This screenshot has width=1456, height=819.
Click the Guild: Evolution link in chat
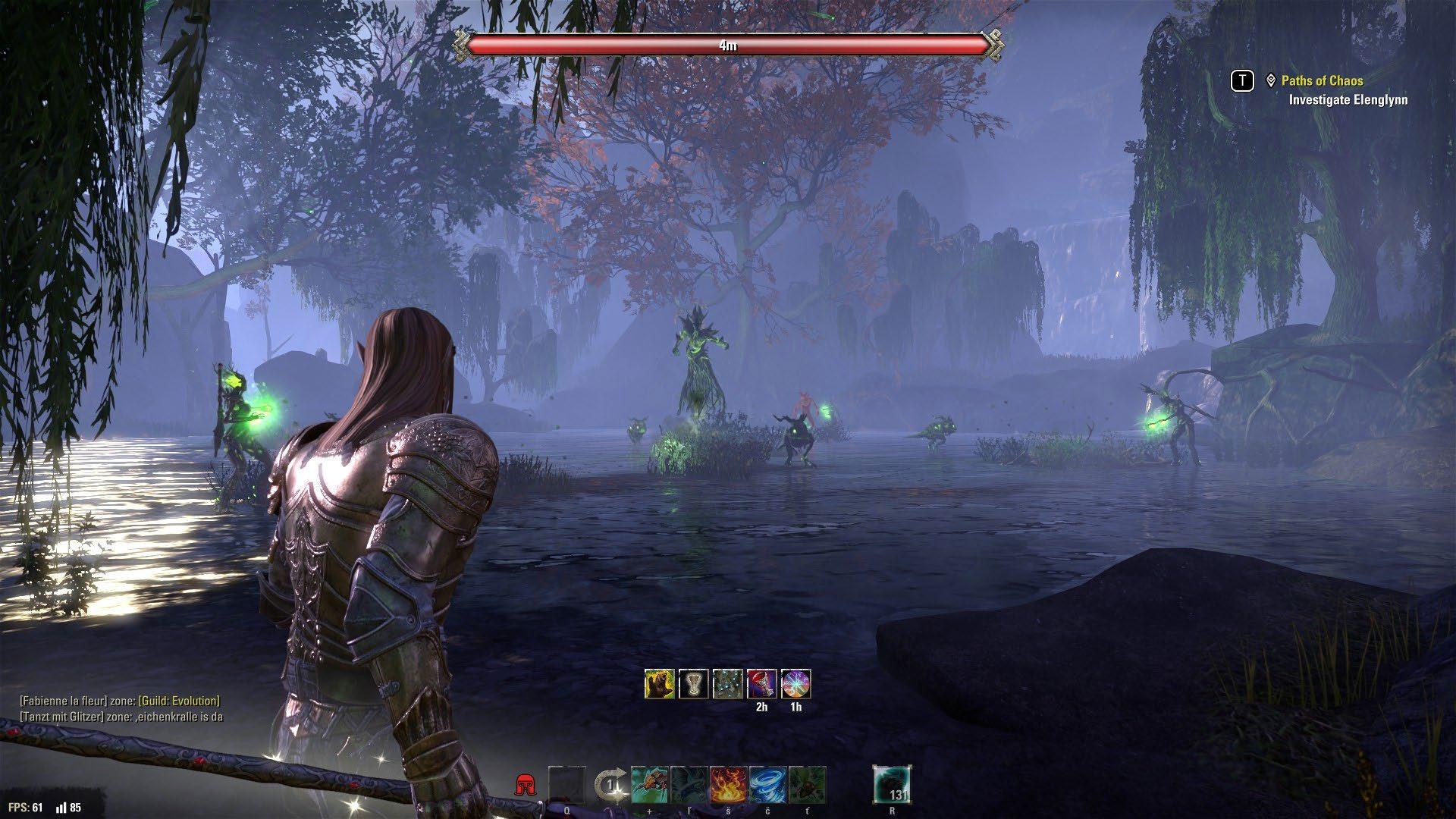coord(179,701)
